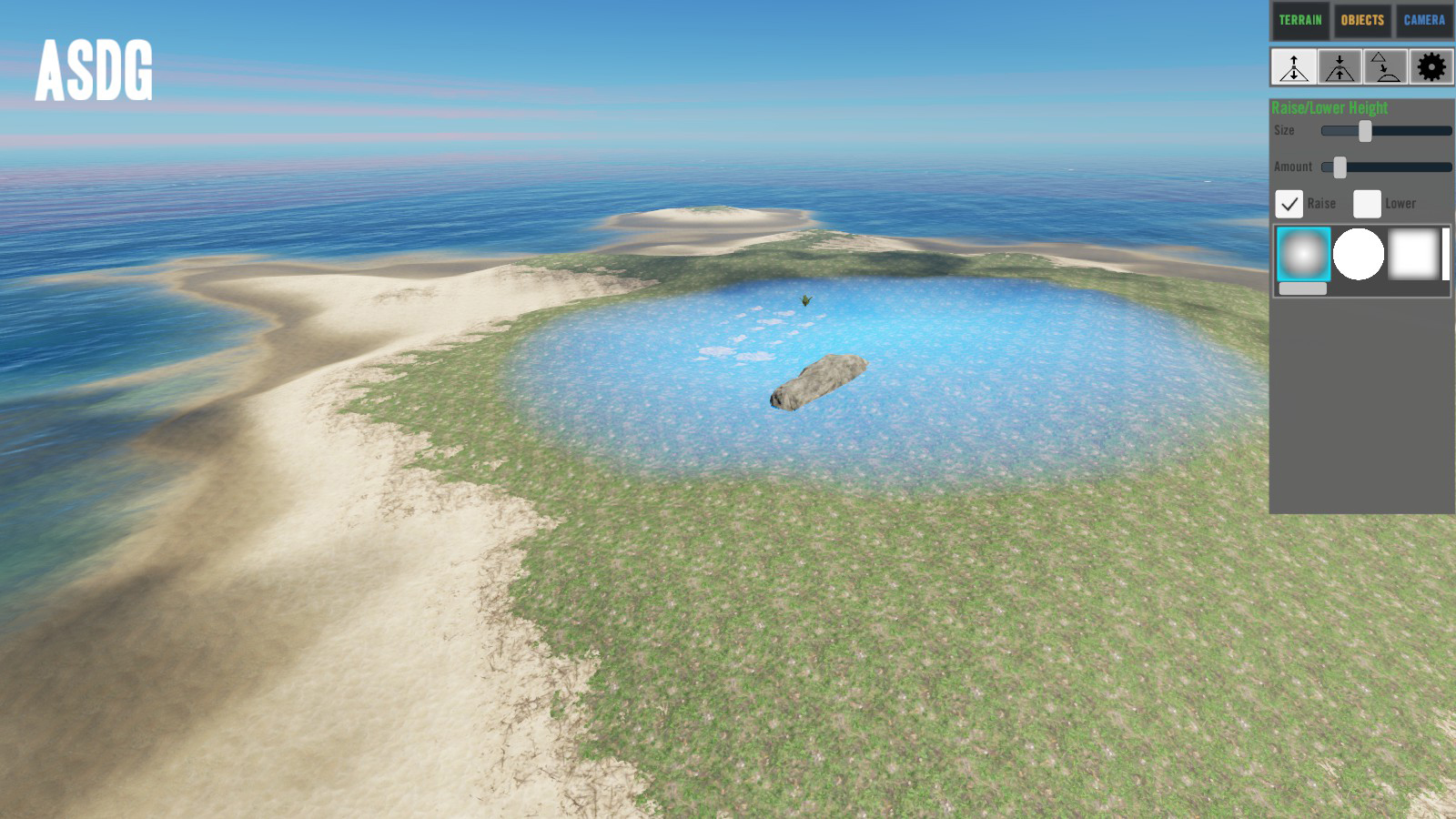Open terrain settings via the gear icon
This screenshot has width=1456, height=819.
1431,67
